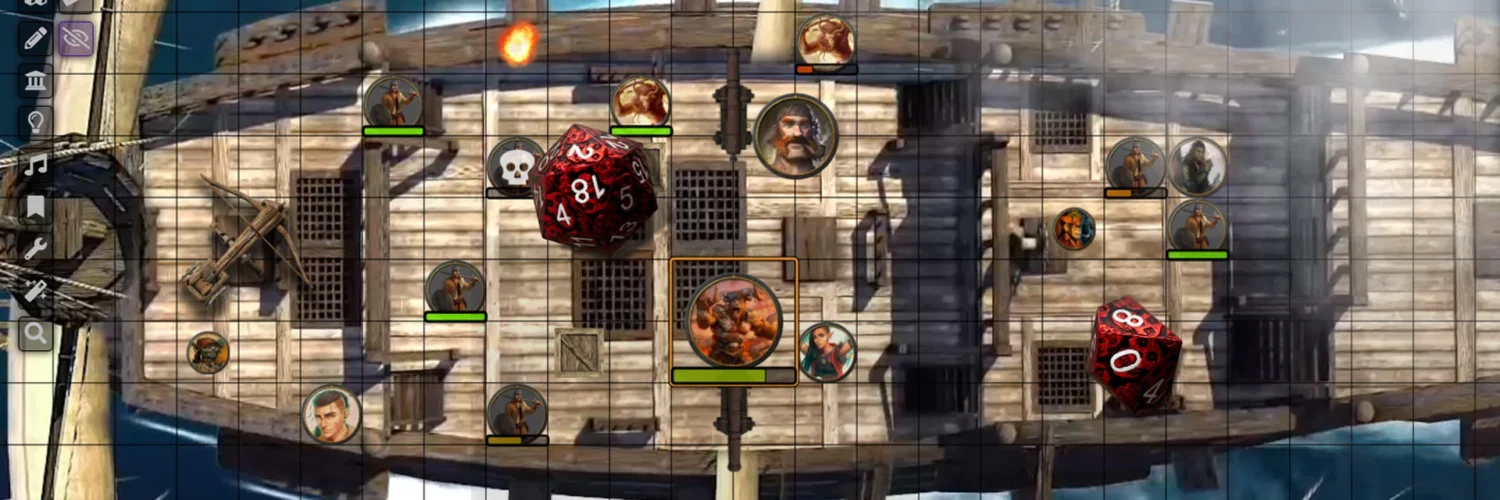
Task: Select the hooded green cloak token
Action: [x=1197, y=166]
